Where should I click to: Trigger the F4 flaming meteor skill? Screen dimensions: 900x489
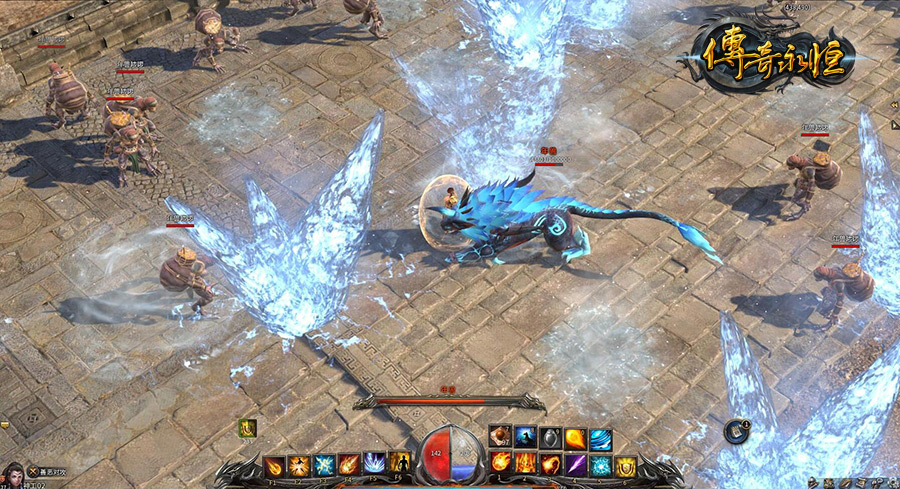348,465
